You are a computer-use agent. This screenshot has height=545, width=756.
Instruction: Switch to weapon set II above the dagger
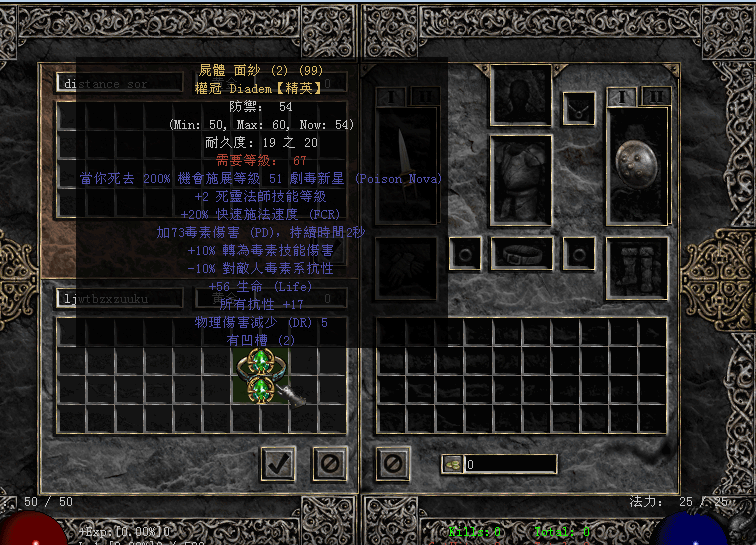[425, 96]
